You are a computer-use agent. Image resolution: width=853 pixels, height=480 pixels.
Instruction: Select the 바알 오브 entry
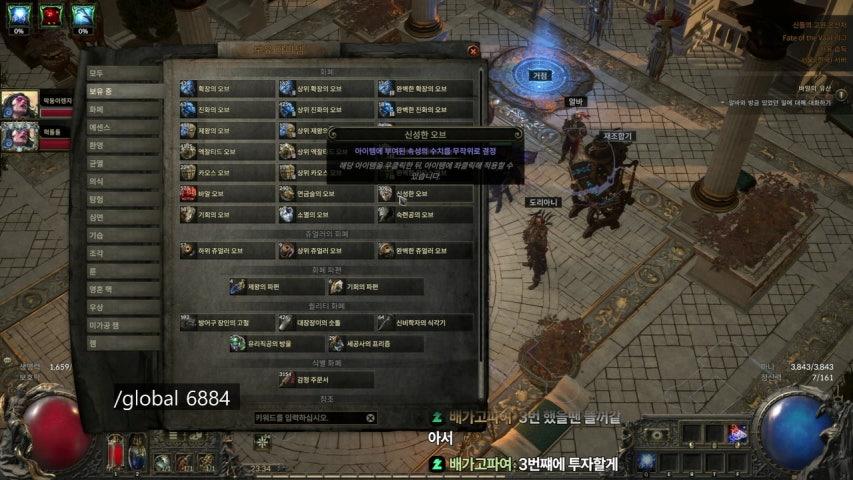(x=227, y=193)
